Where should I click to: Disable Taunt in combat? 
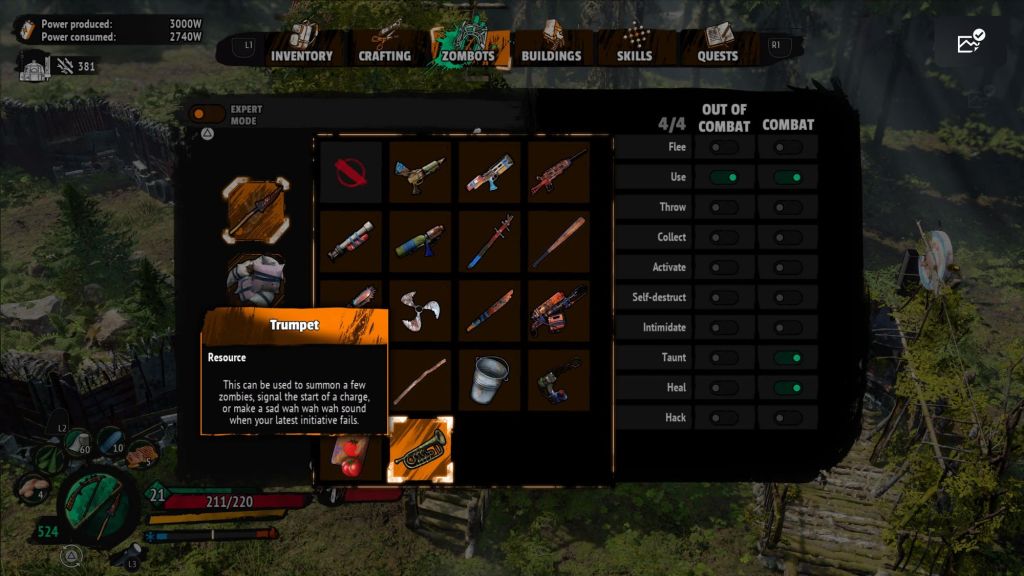click(x=788, y=357)
